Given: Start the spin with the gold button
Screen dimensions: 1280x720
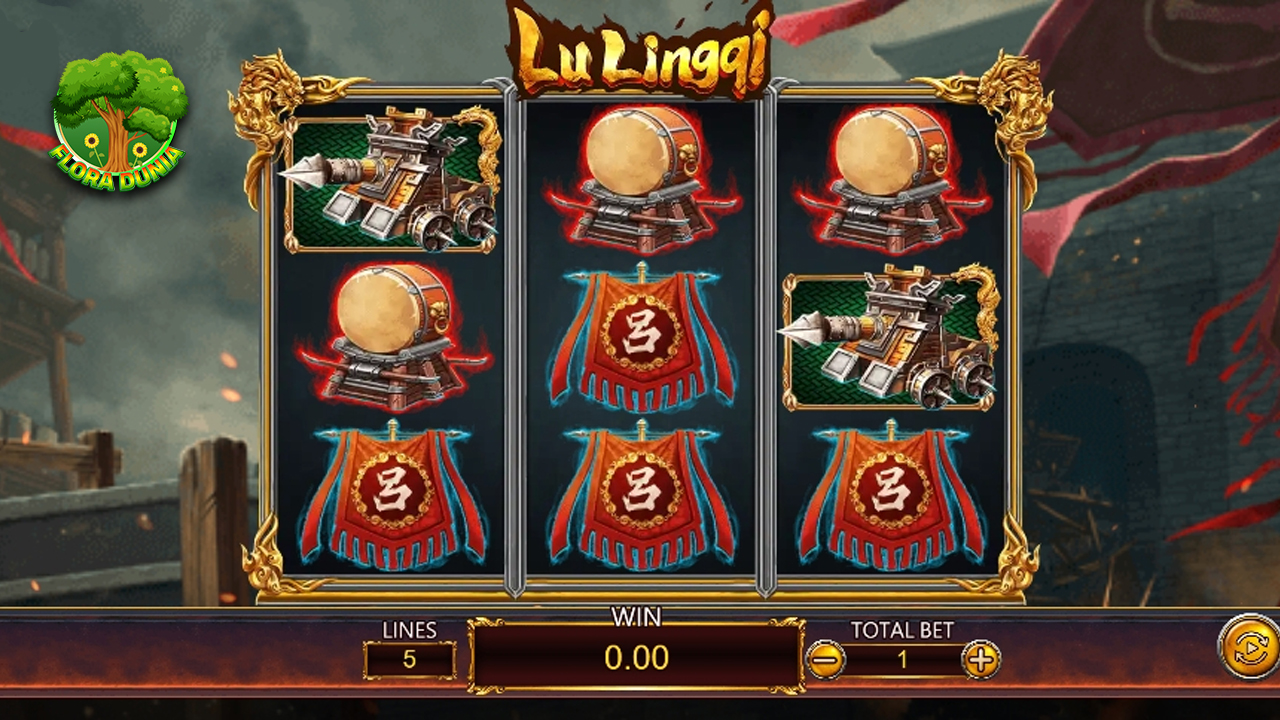Looking at the screenshot, I should (1250, 647).
